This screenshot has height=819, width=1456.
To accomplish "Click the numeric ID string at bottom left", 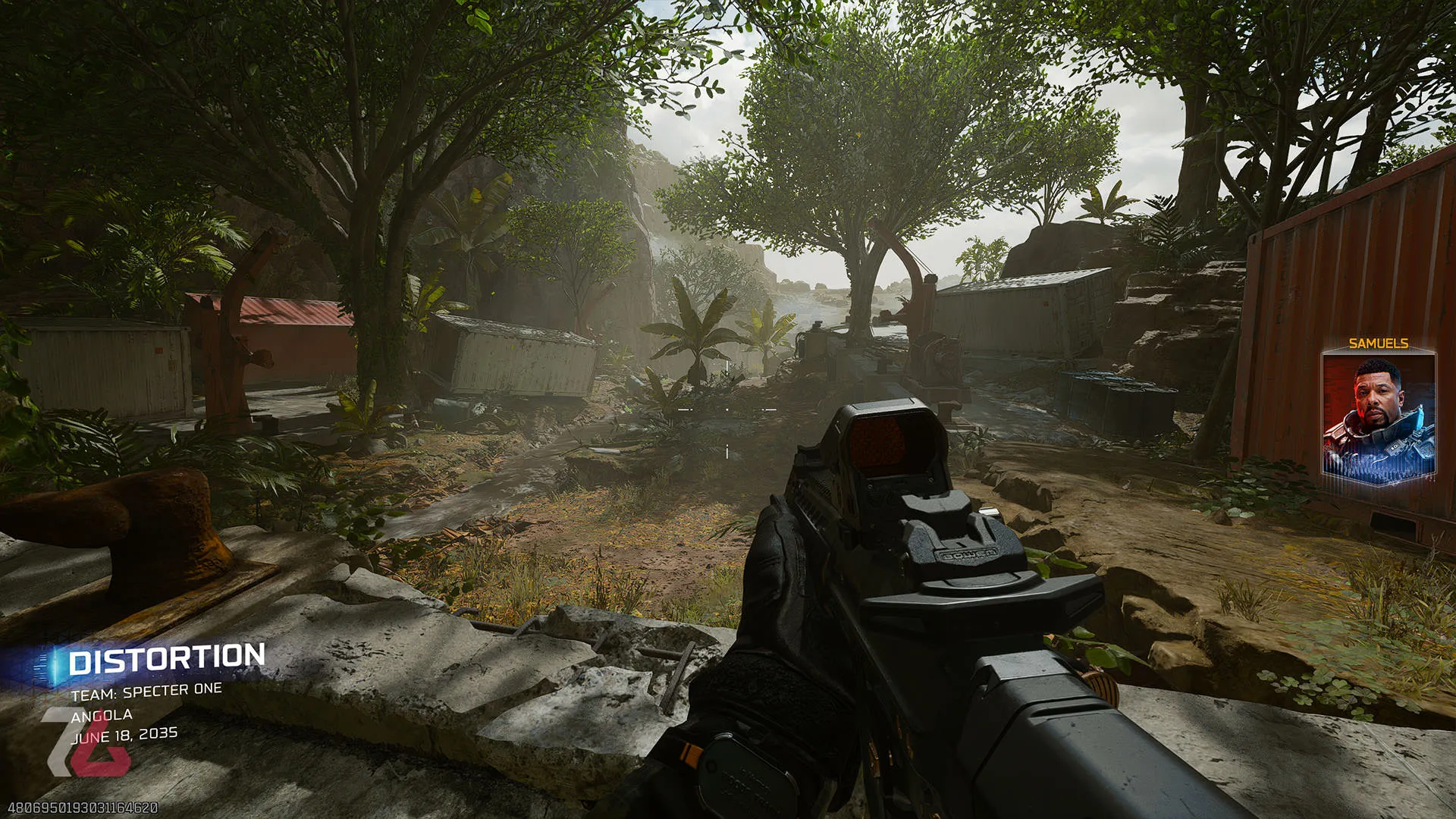I will [83, 808].
